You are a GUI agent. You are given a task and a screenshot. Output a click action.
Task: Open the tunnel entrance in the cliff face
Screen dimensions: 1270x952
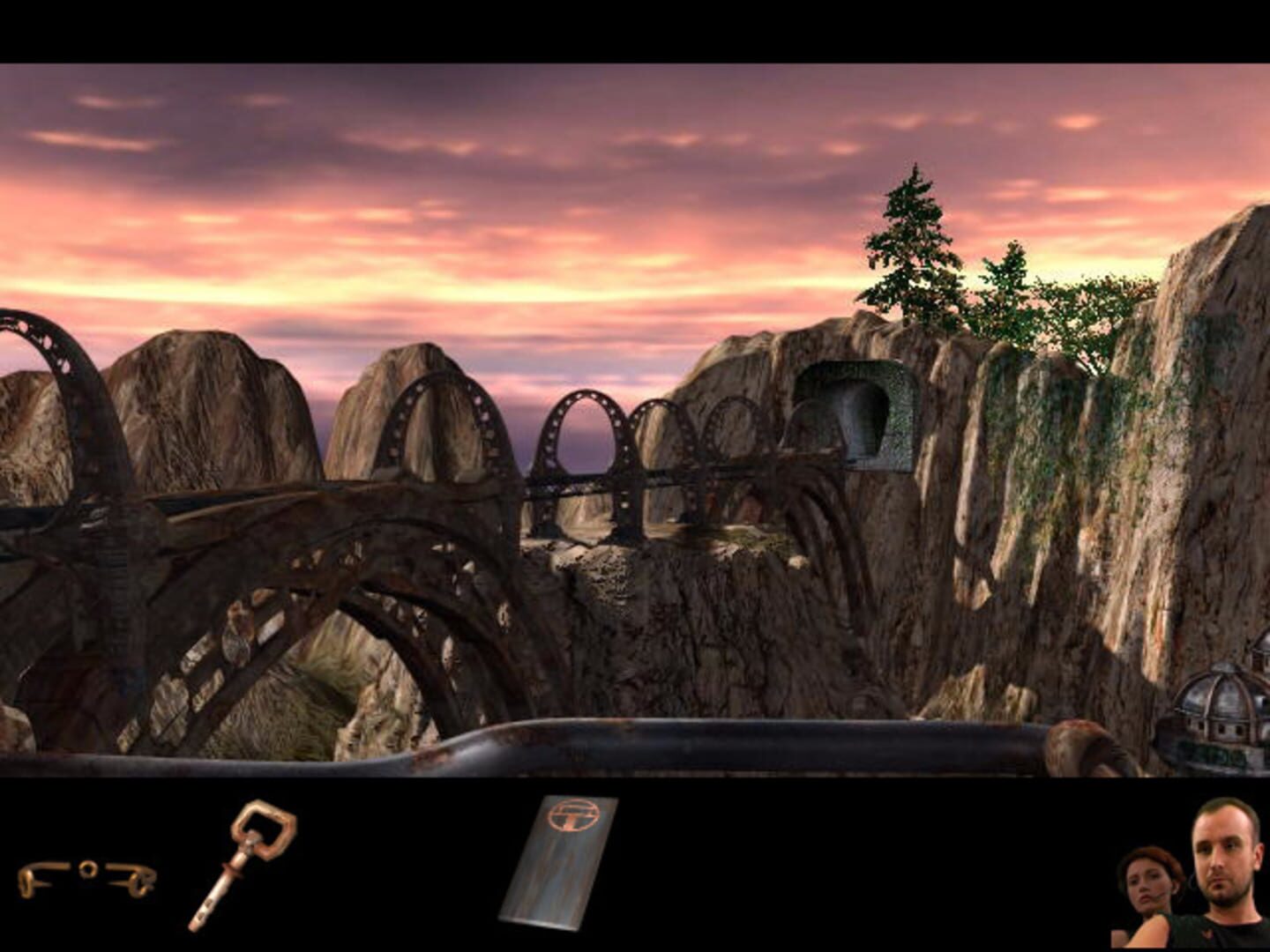tap(851, 414)
